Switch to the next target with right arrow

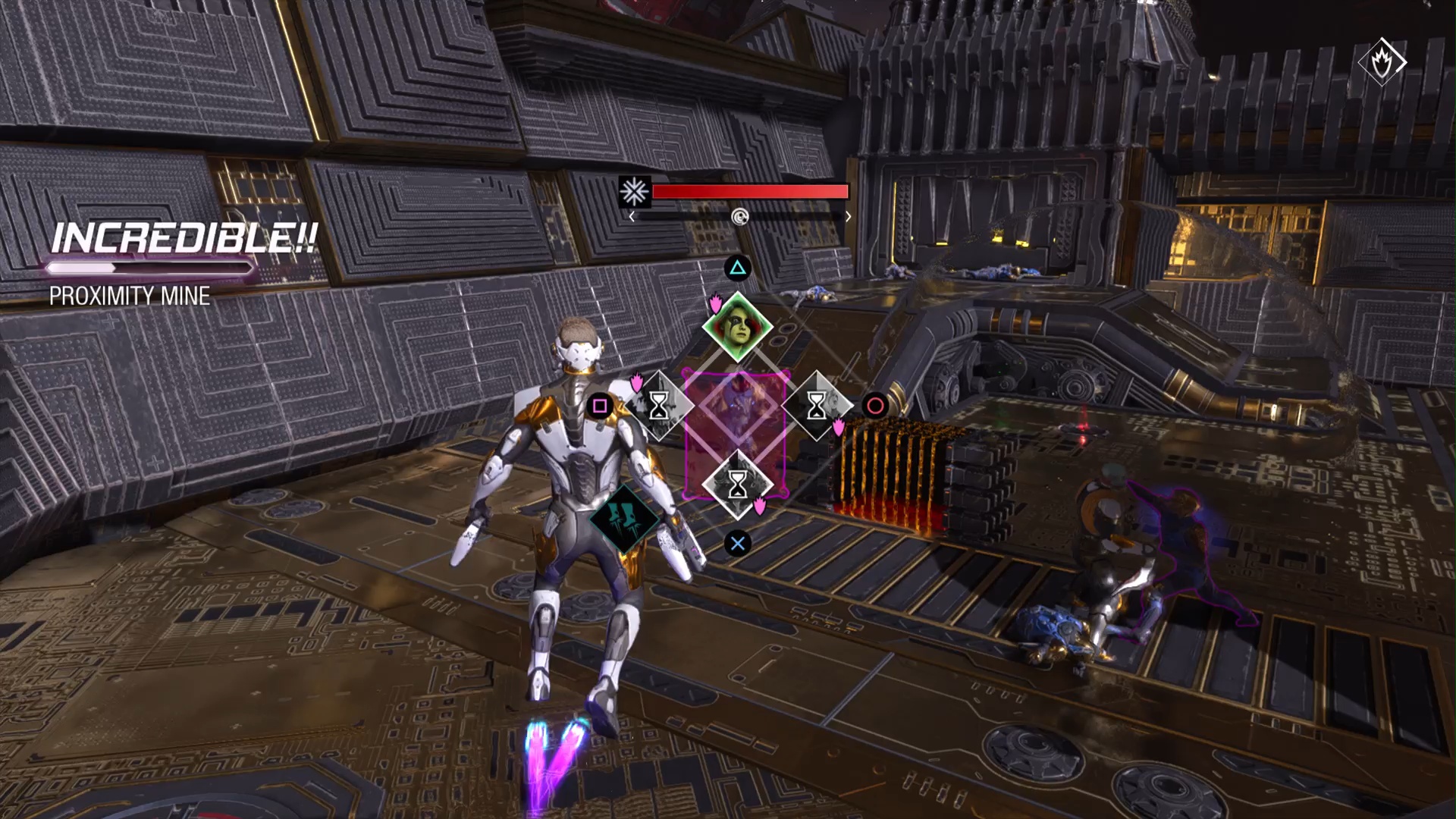click(848, 217)
